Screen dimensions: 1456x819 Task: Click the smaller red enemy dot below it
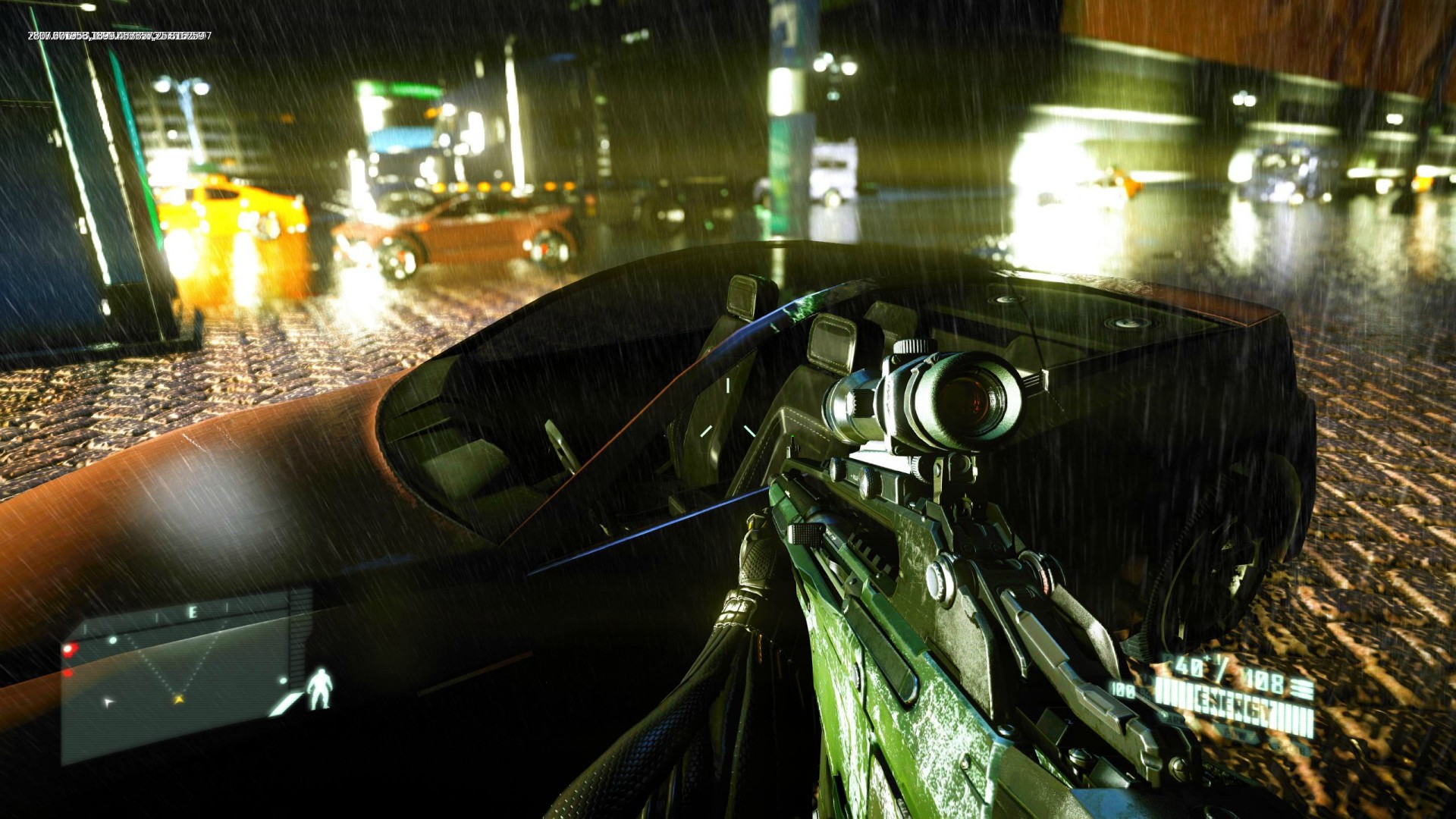coord(68,674)
